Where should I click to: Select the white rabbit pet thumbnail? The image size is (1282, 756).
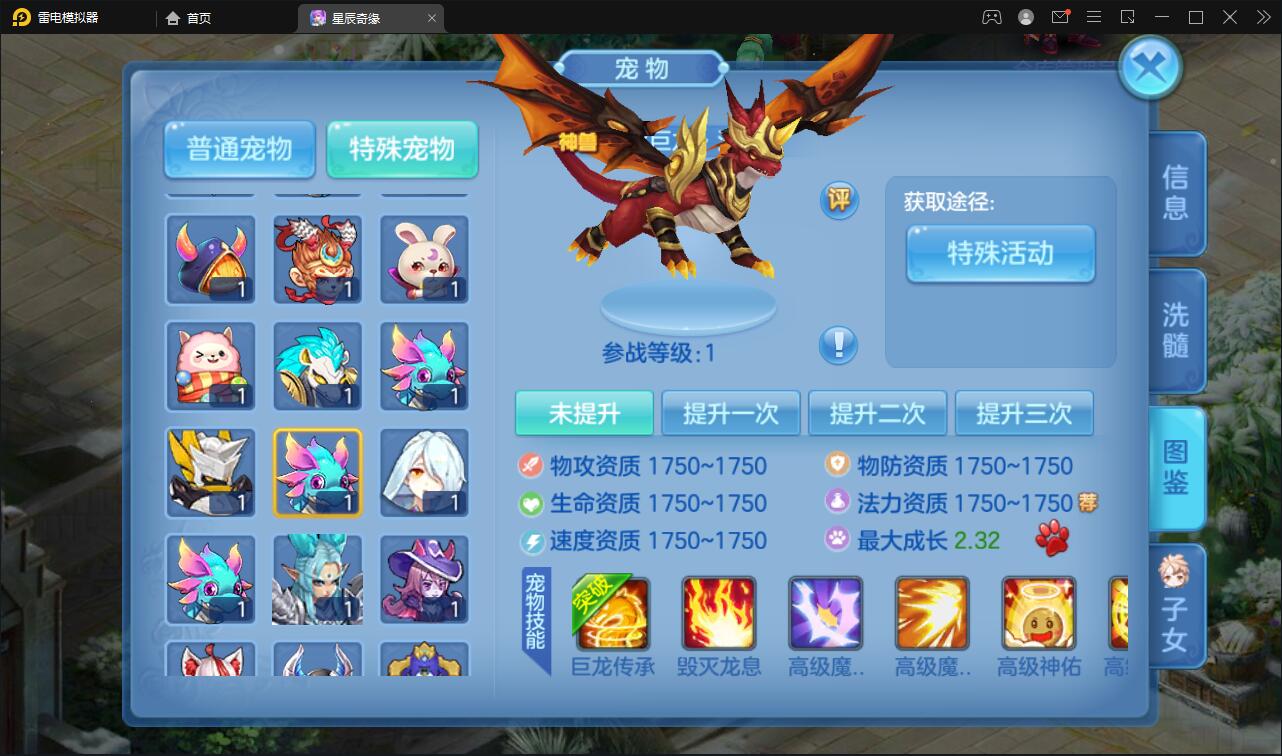click(424, 260)
